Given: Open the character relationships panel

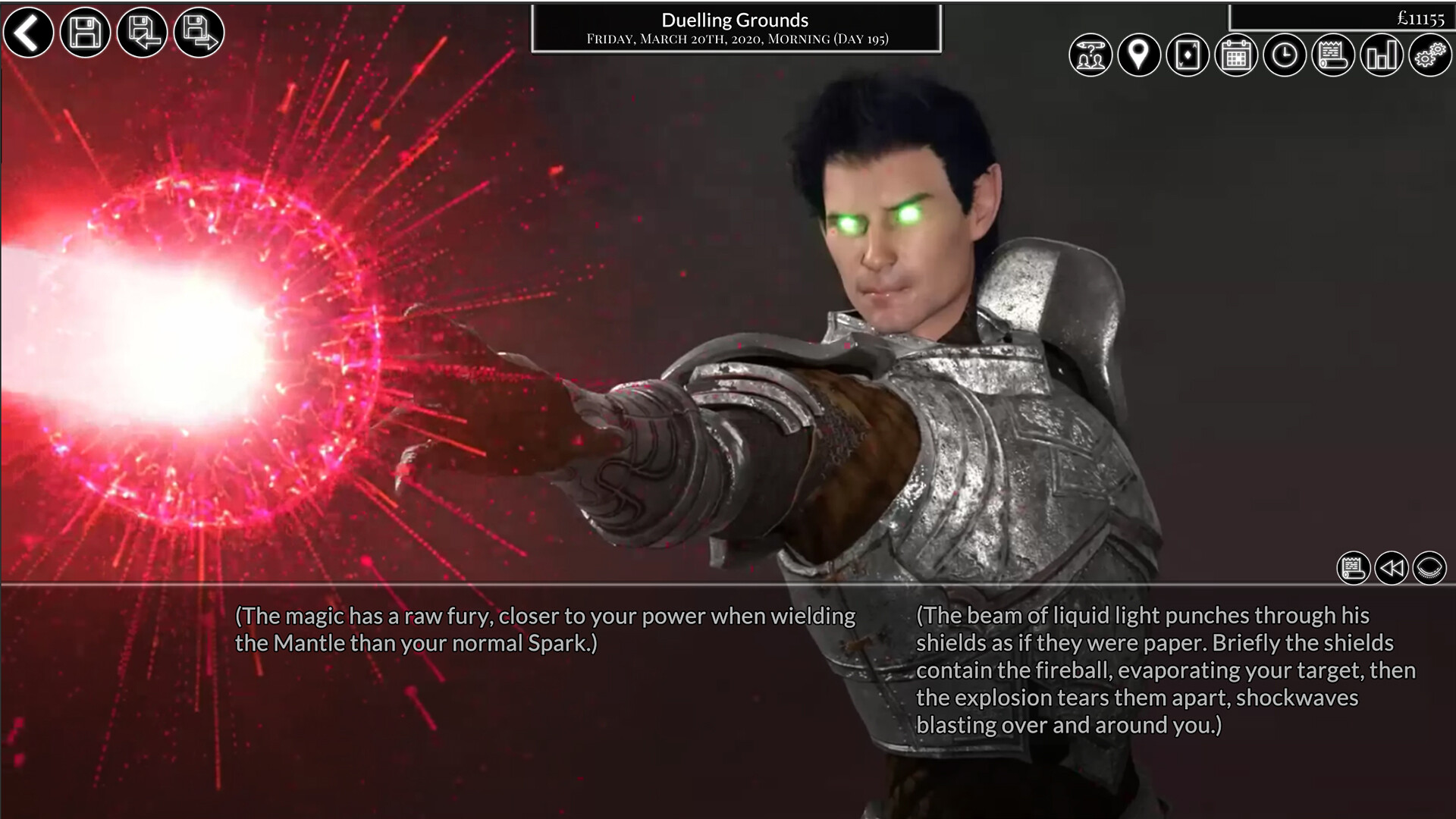Looking at the screenshot, I should point(1090,55).
